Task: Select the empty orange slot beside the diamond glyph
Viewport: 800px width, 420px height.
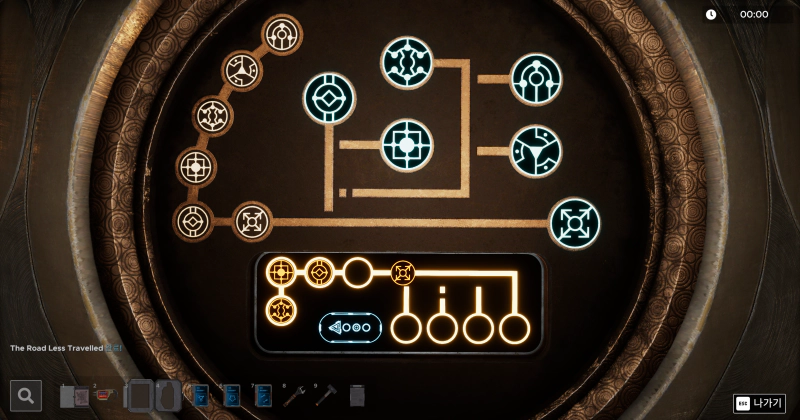Action: coord(357,271)
